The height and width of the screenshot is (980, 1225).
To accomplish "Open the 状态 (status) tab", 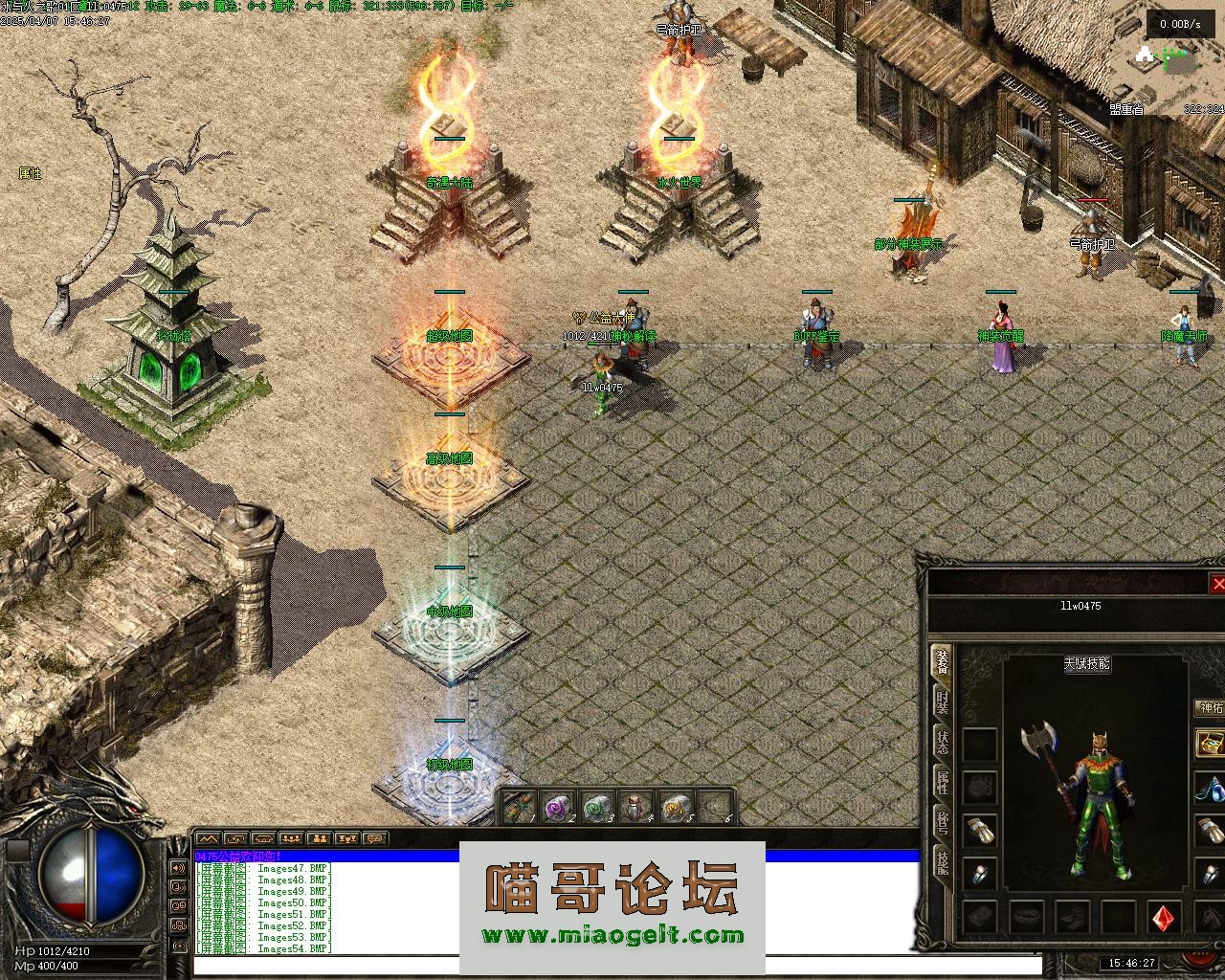I will [x=943, y=743].
